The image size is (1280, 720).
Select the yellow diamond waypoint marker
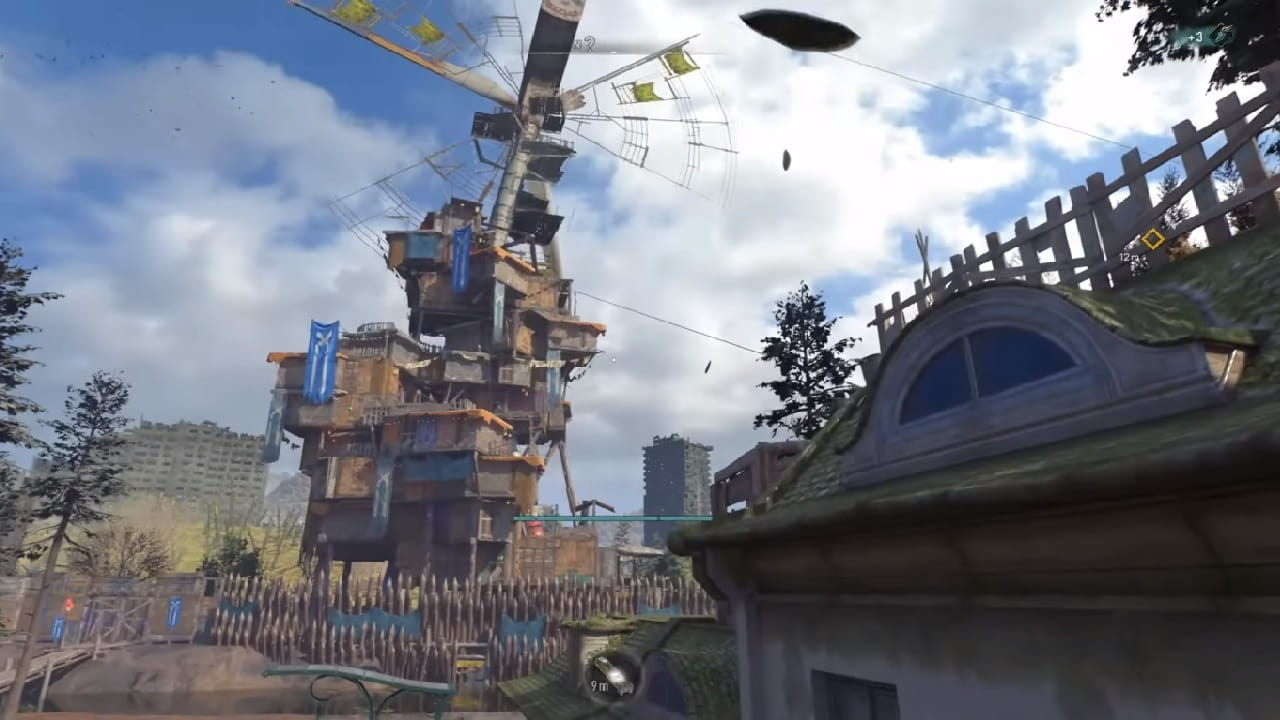[1153, 238]
